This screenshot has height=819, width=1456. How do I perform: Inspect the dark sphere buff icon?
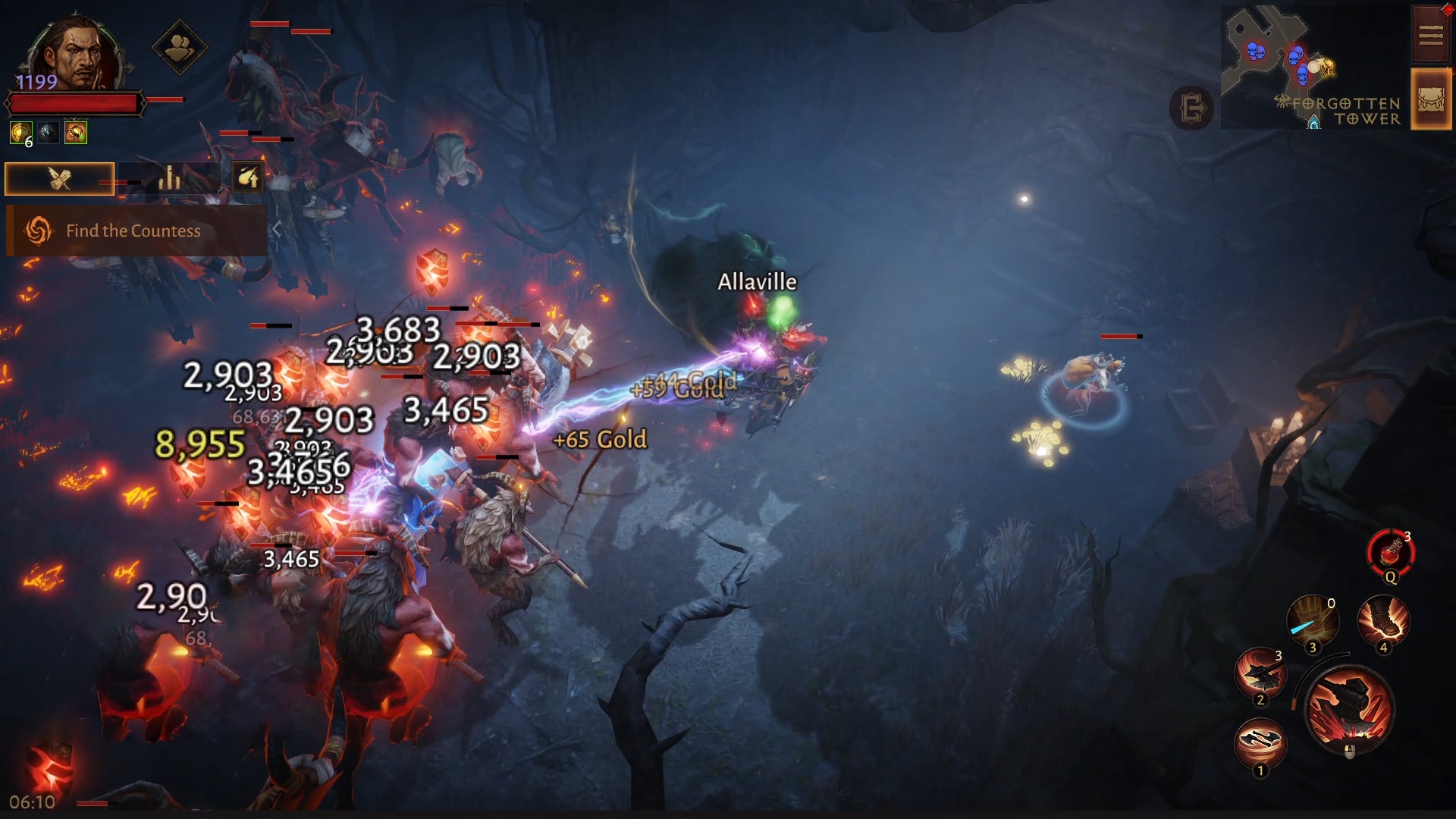tap(48, 133)
